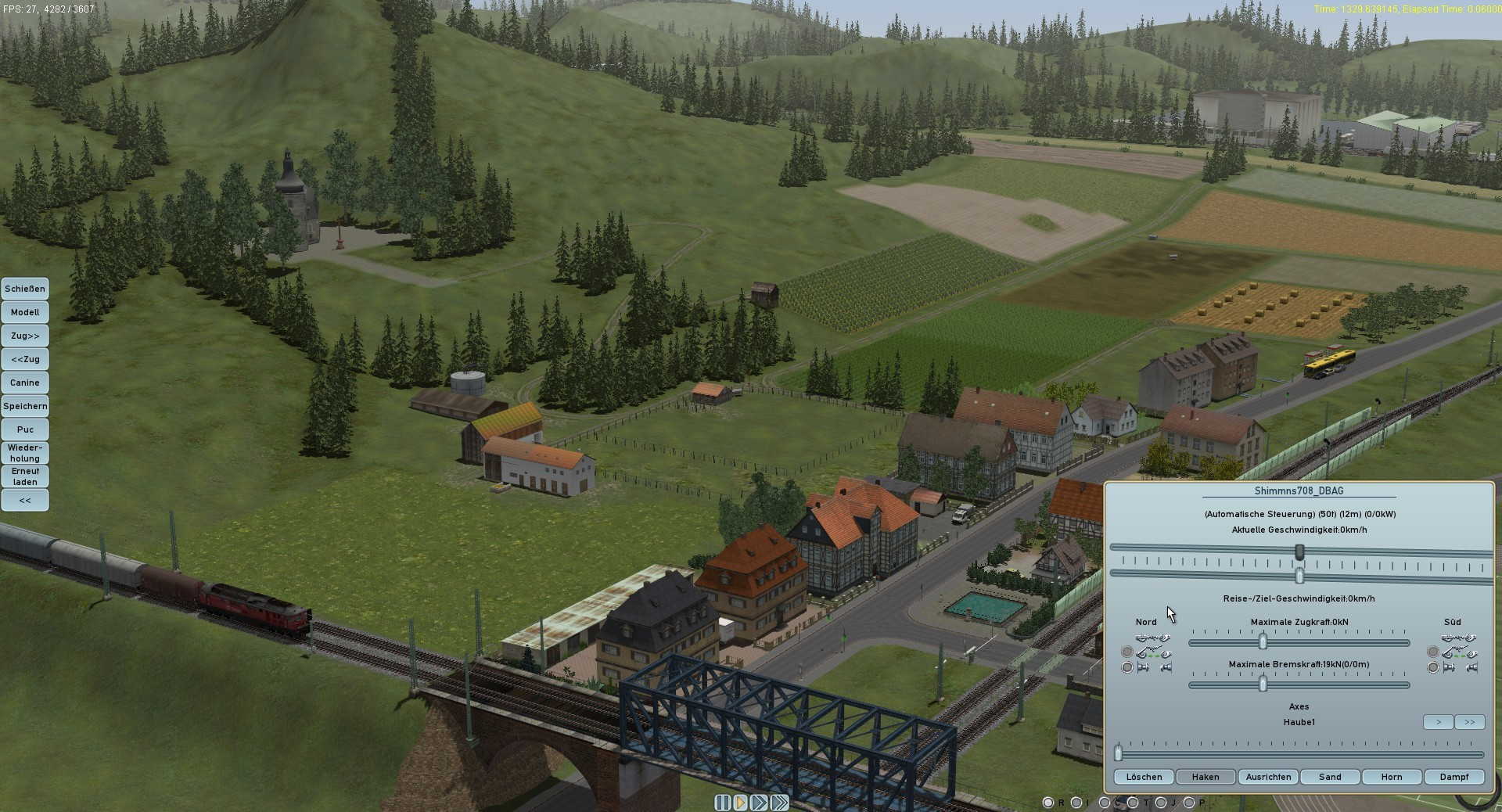Activate the Dampf button

click(1454, 777)
